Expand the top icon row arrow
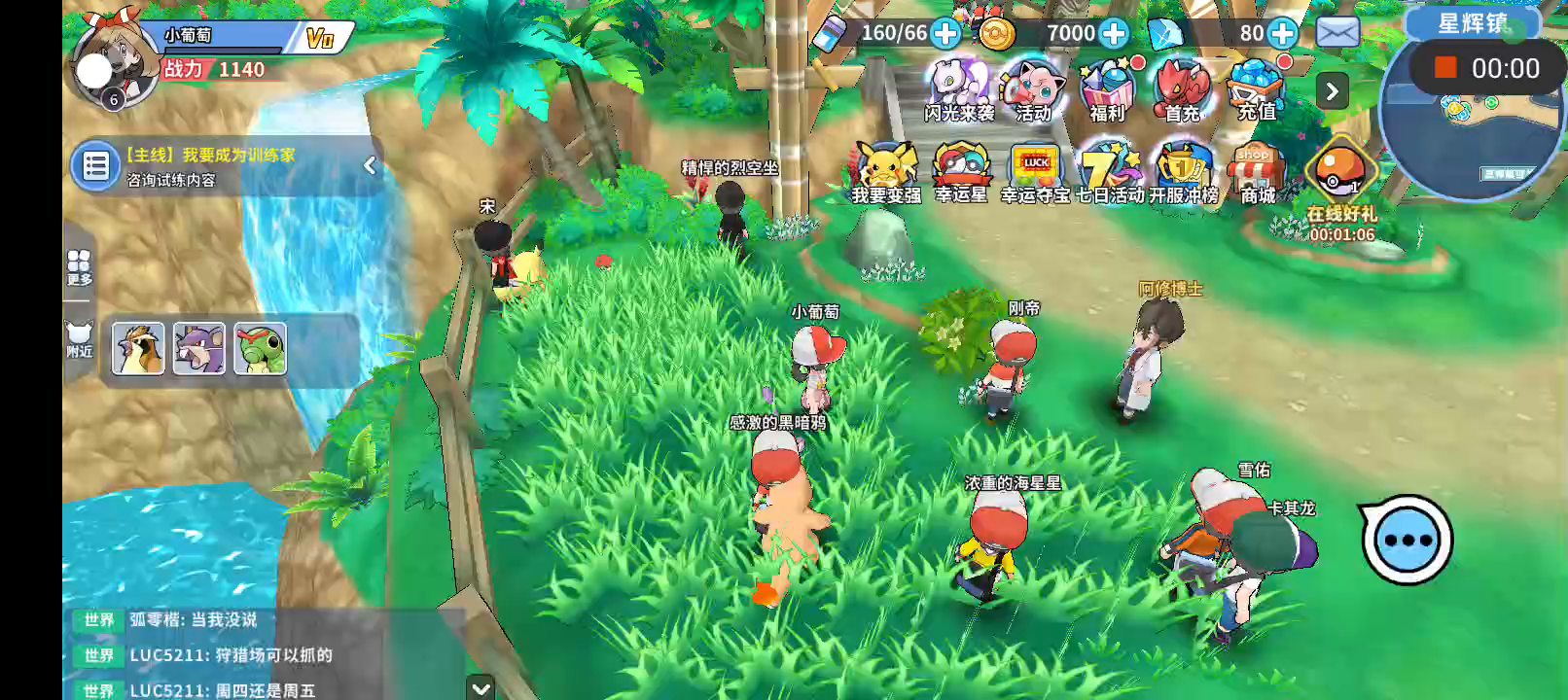This screenshot has height=700, width=1568. click(1332, 91)
